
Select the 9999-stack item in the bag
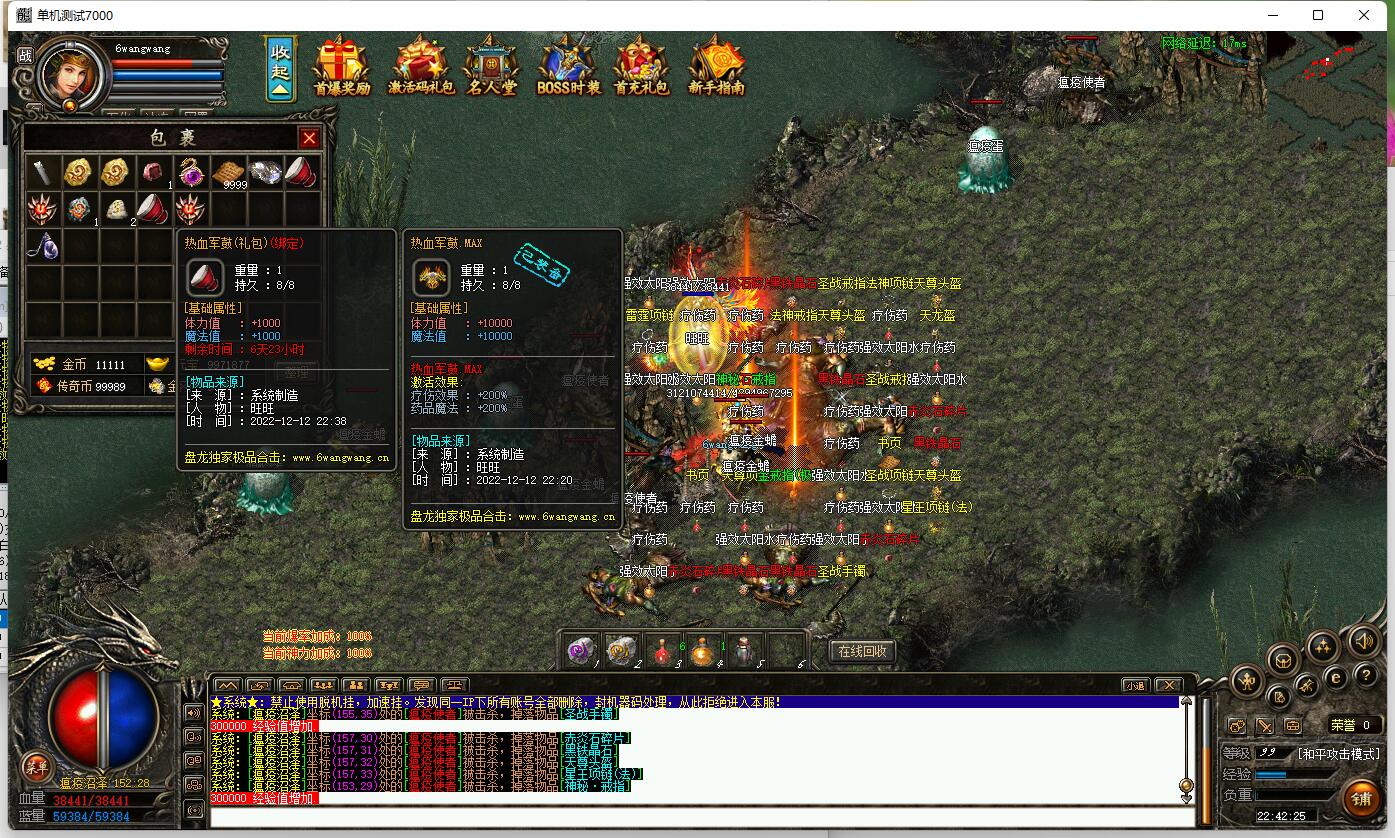pos(229,173)
